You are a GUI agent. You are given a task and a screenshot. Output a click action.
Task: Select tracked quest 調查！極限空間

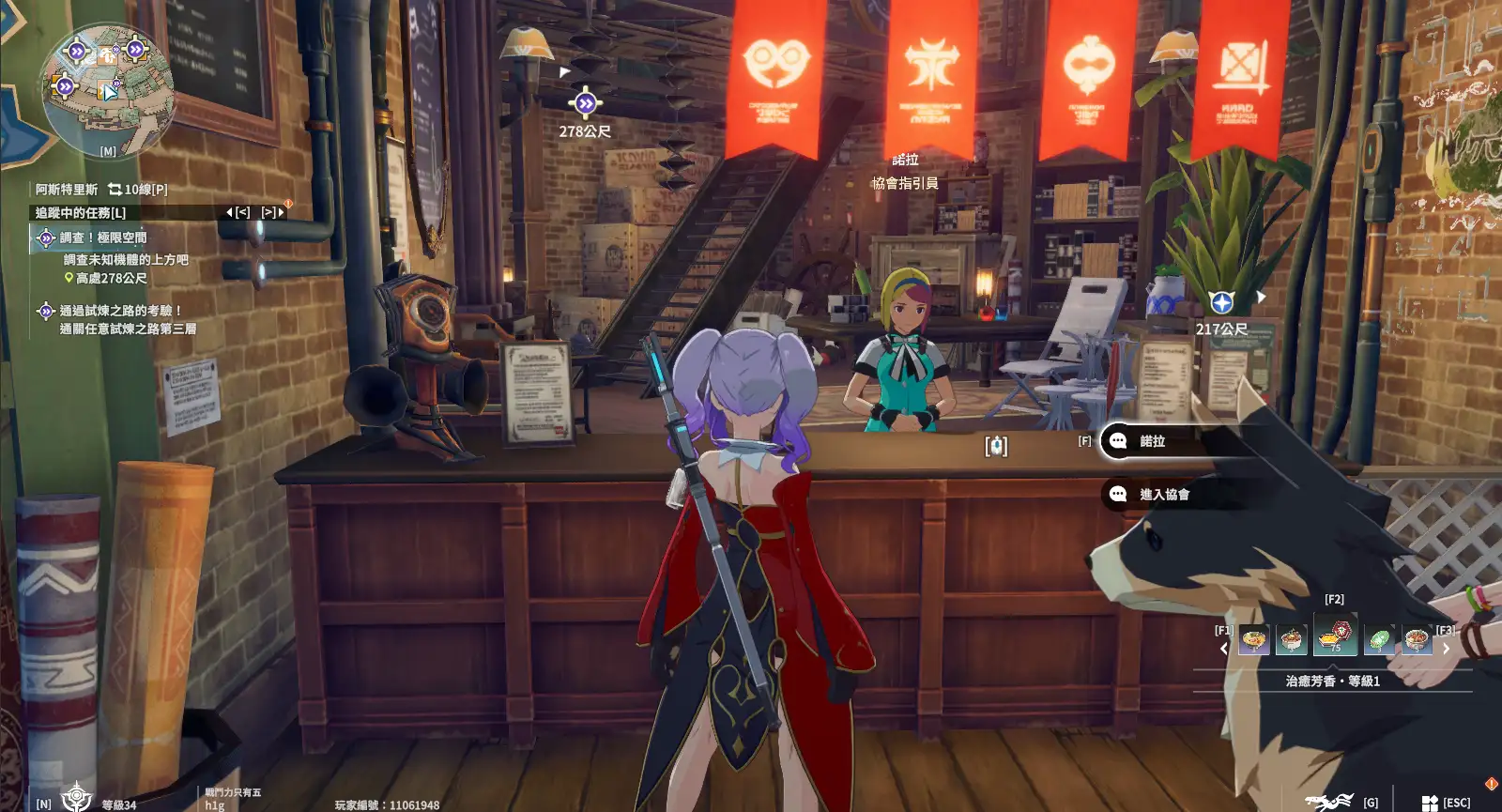coord(103,237)
